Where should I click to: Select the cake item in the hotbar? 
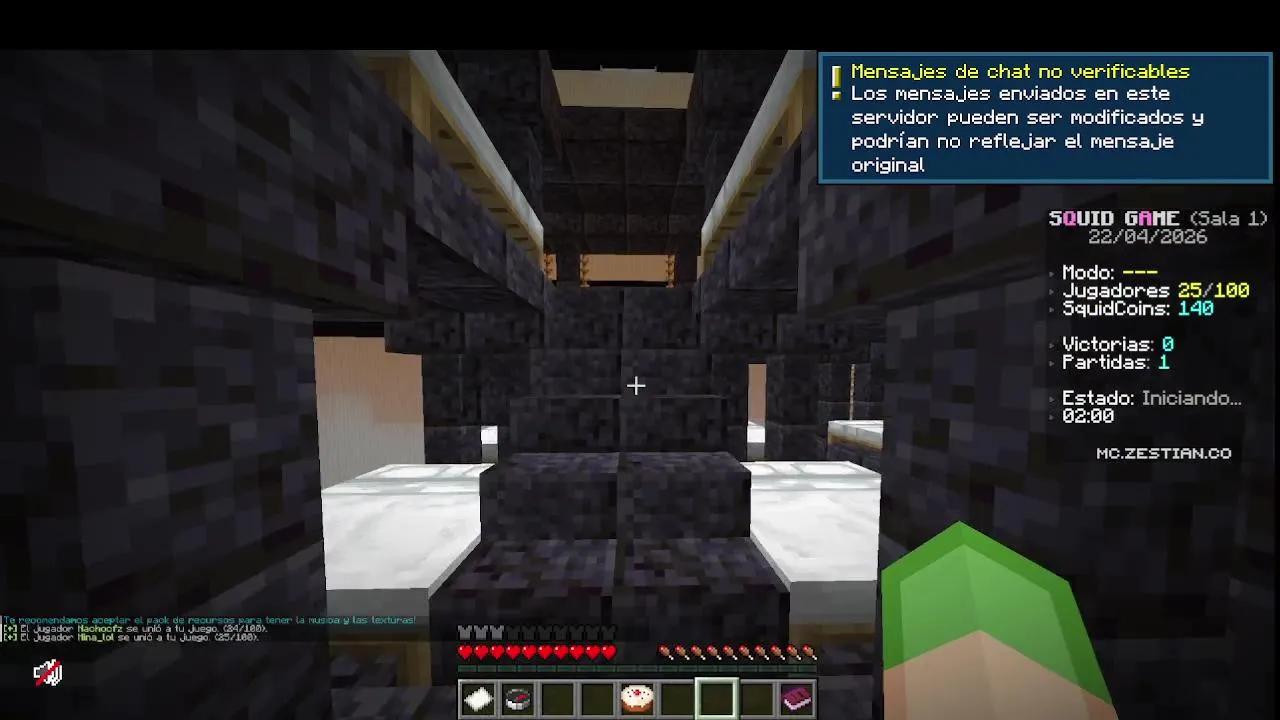[637, 698]
